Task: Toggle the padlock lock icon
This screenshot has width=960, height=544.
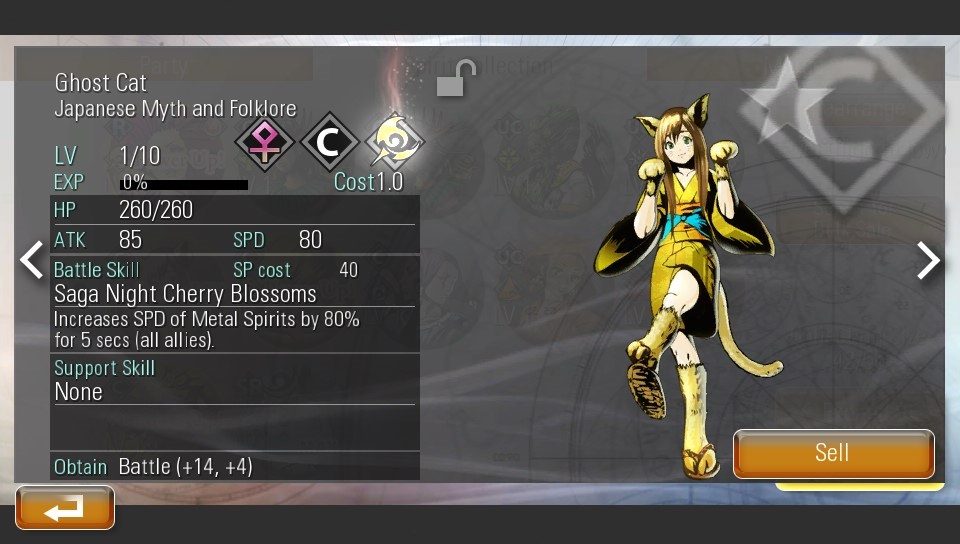Action: coord(456,79)
